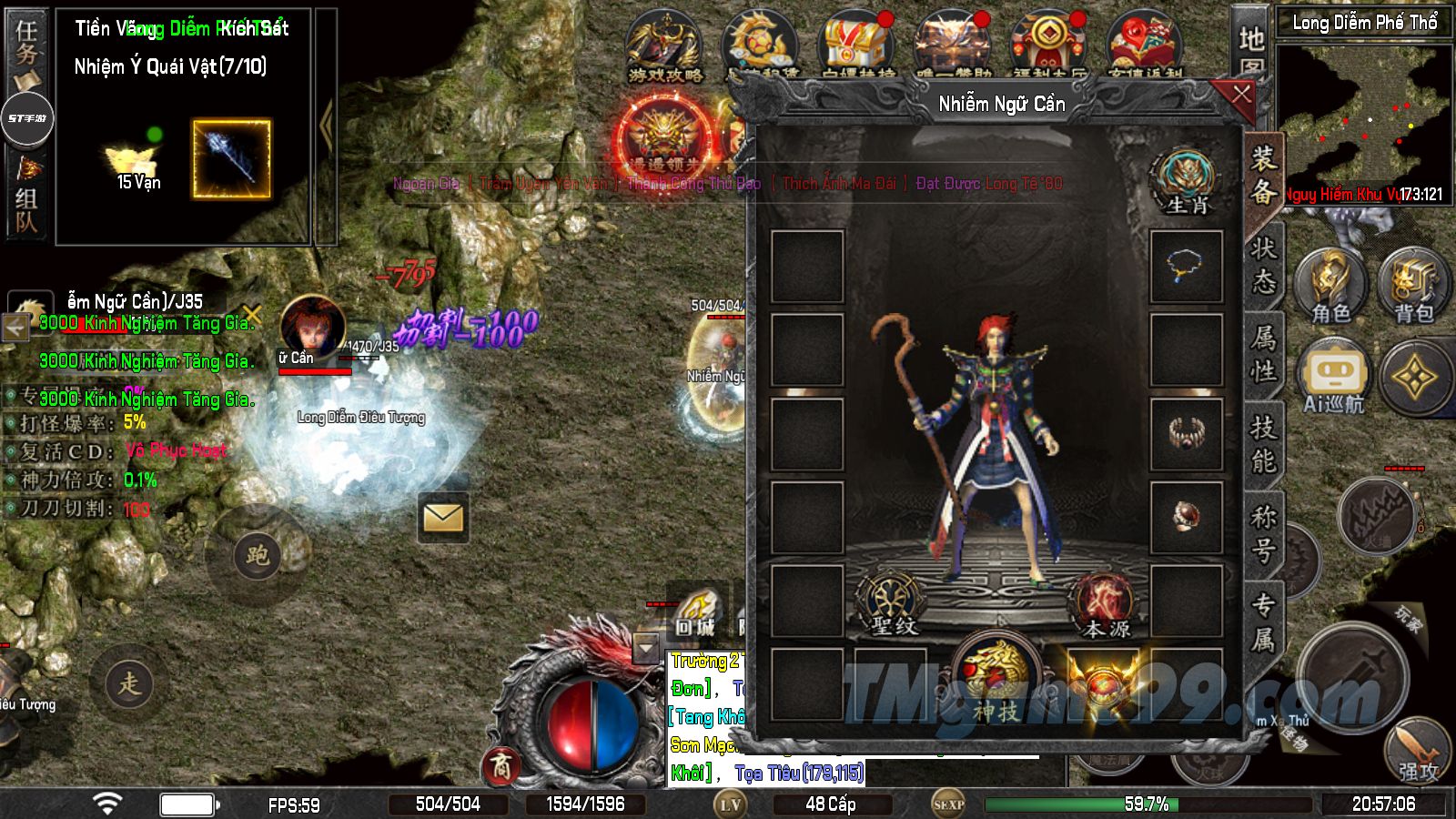Toggle the 走 walk button
The height and width of the screenshot is (819, 1456).
point(129,682)
